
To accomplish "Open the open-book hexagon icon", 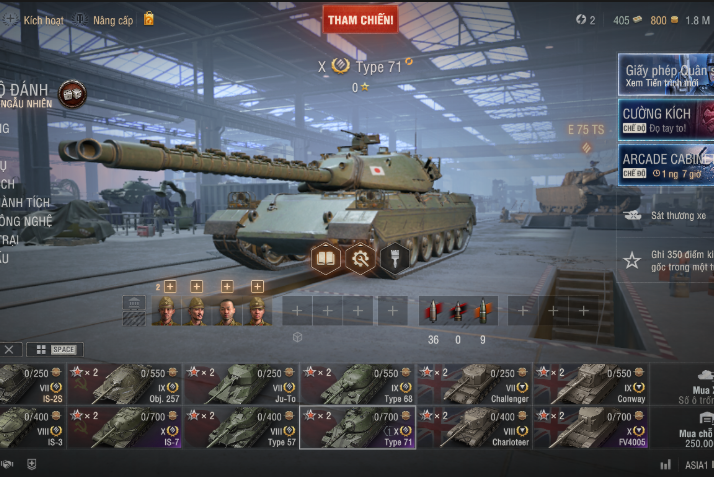I will click(326, 257).
